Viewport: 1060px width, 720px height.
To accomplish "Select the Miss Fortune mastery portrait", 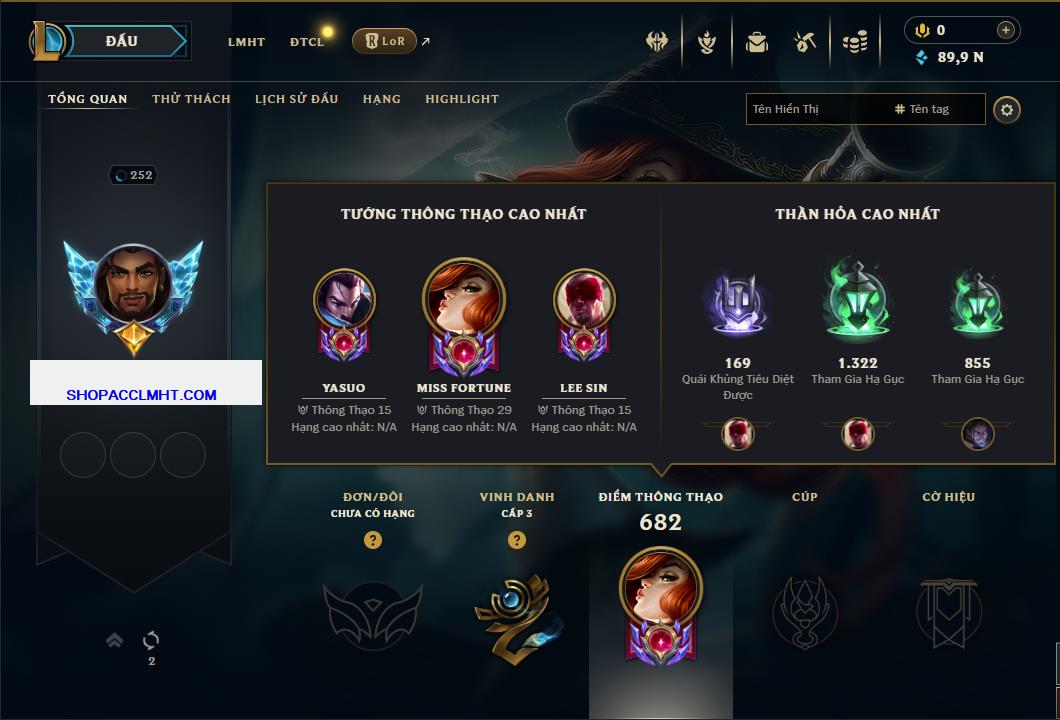I will 464,305.
